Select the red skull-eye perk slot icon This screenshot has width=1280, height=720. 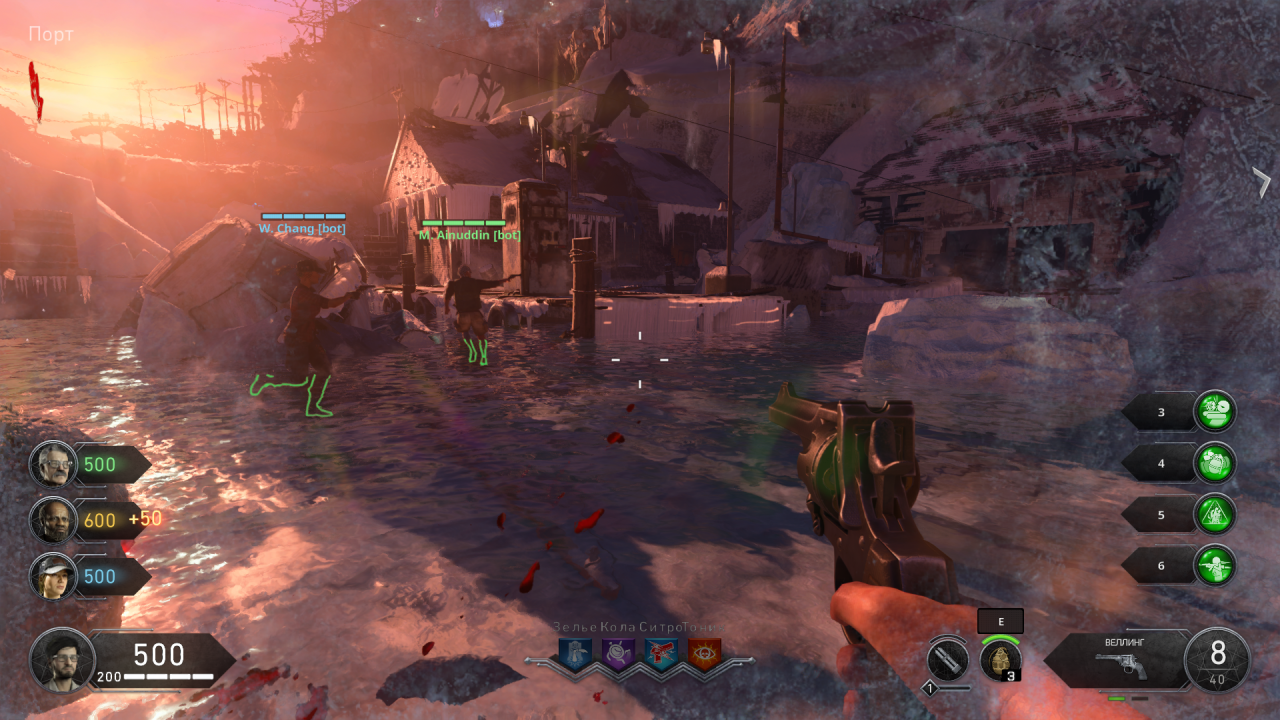(x=704, y=654)
